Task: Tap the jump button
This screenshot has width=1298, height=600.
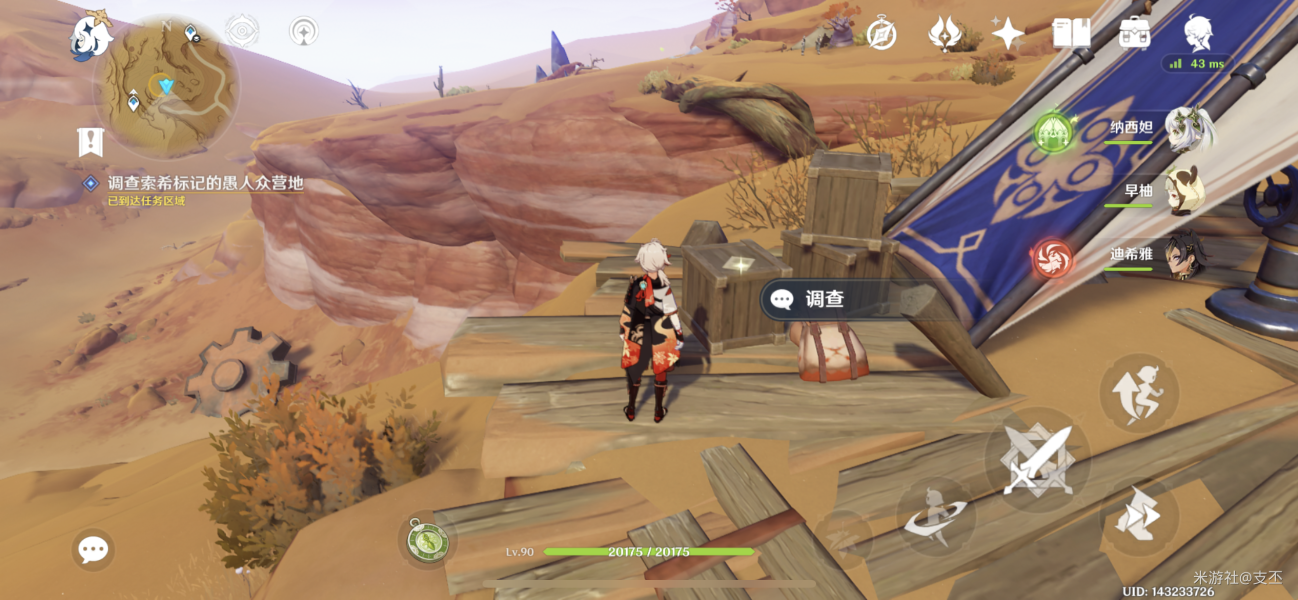Action: [1139, 394]
